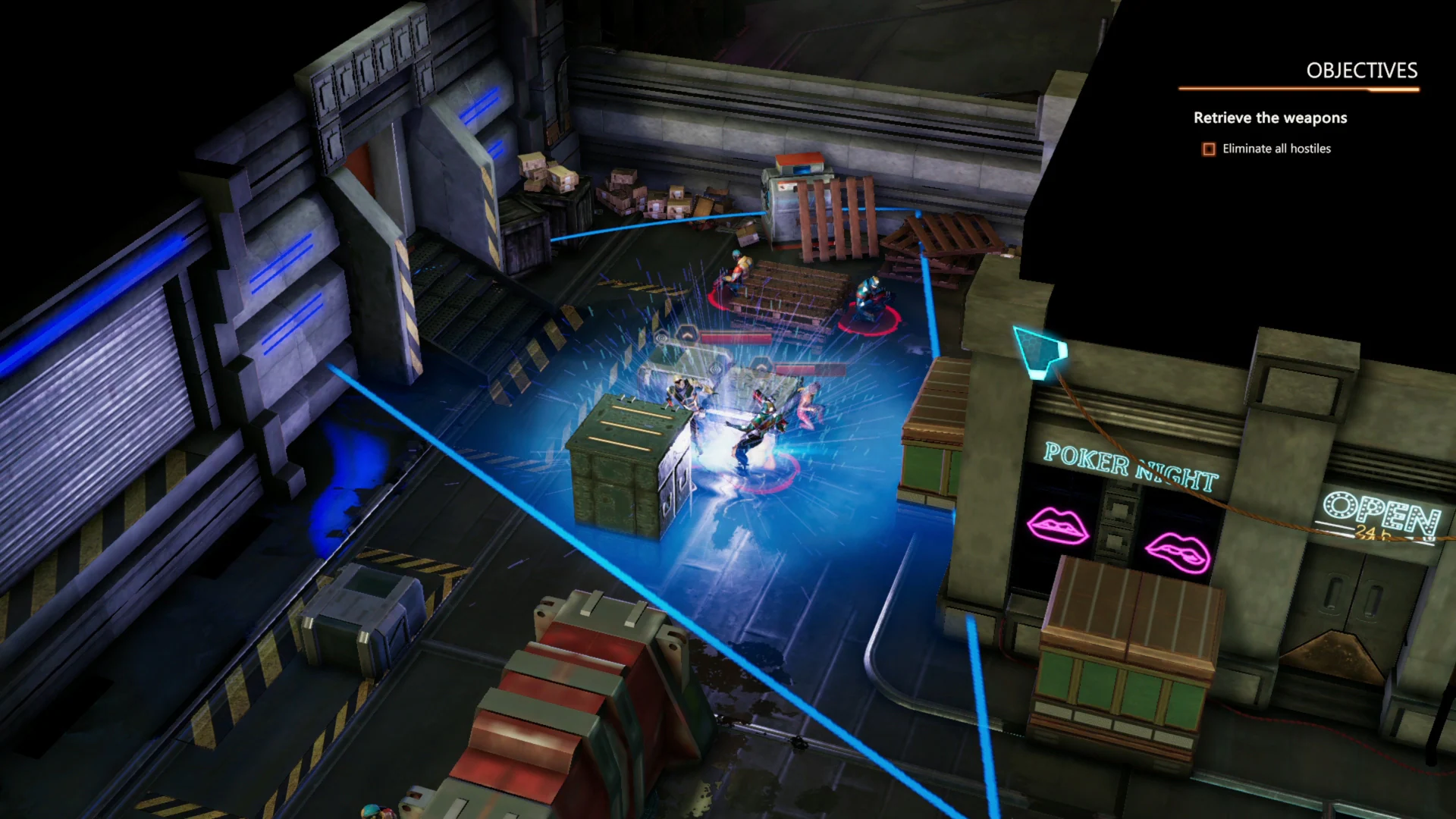Check the Eliminate all hostiles objective box

click(1207, 149)
